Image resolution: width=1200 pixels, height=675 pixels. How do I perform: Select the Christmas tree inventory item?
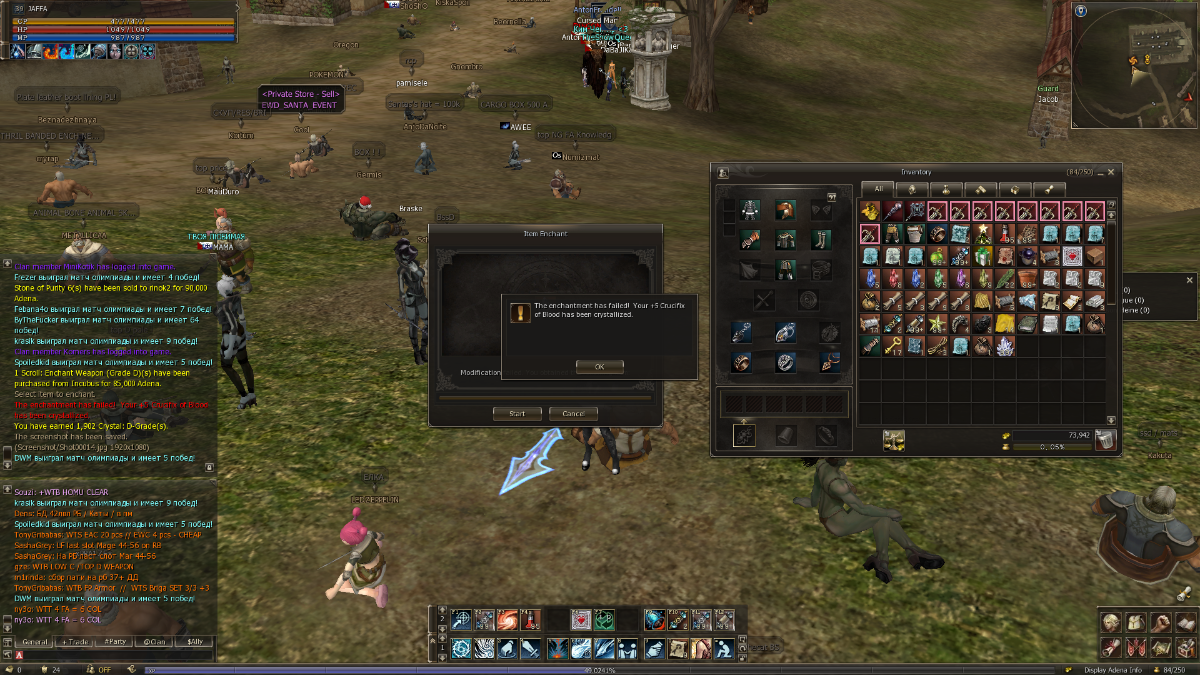pos(980,233)
